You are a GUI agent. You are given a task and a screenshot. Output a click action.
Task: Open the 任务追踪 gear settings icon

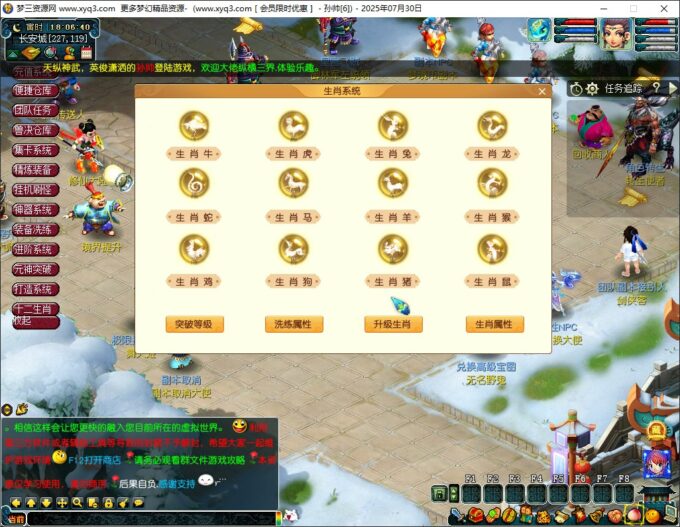coord(592,88)
